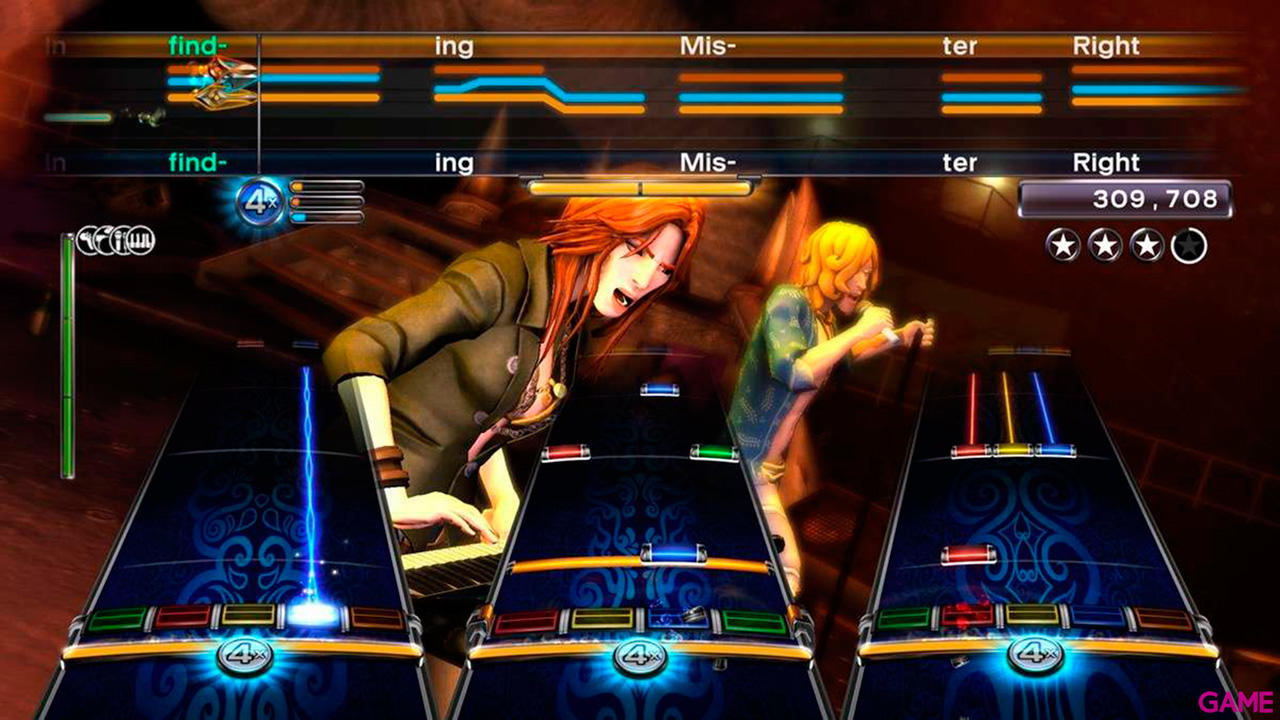Select the lyric word 'Right'
This screenshot has height=720, width=1280.
pos(1105,162)
